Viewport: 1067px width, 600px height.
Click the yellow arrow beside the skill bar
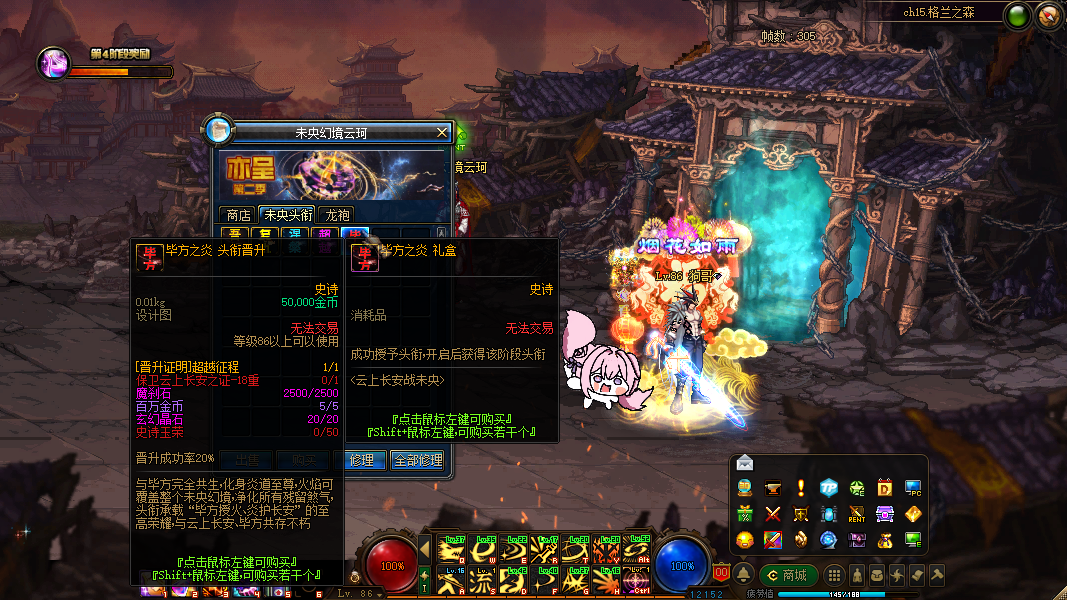(x=424, y=548)
